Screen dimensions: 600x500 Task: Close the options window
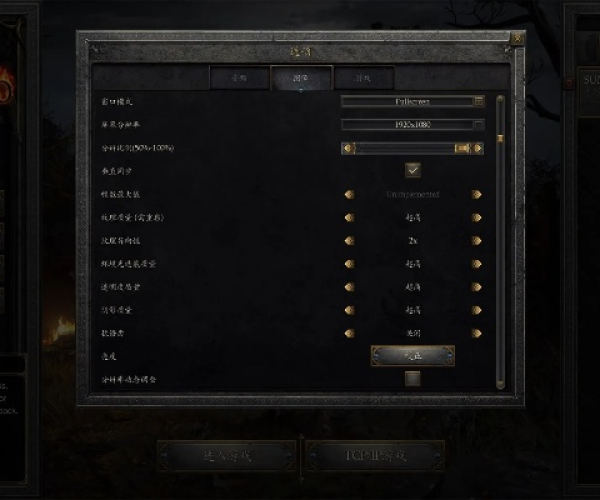(517, 39)
